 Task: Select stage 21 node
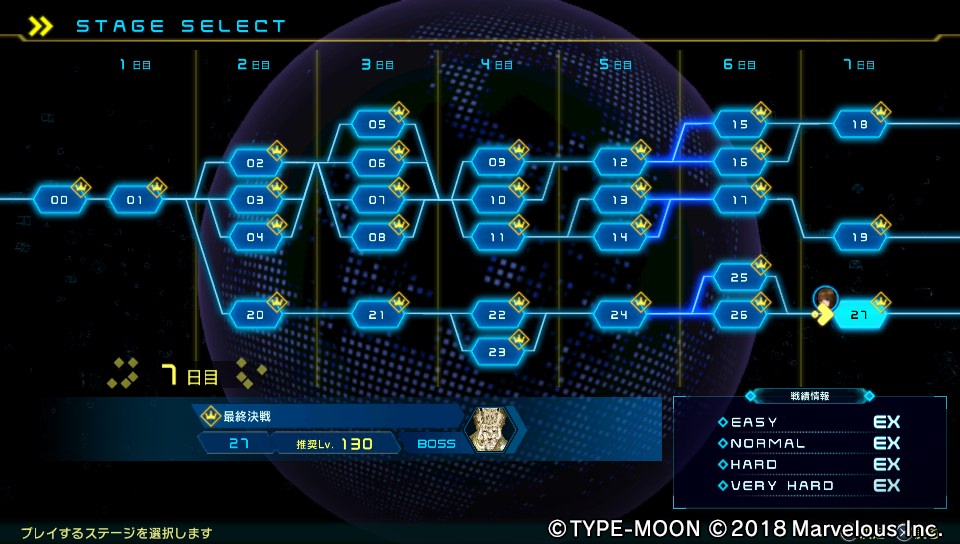pos(377,315)
